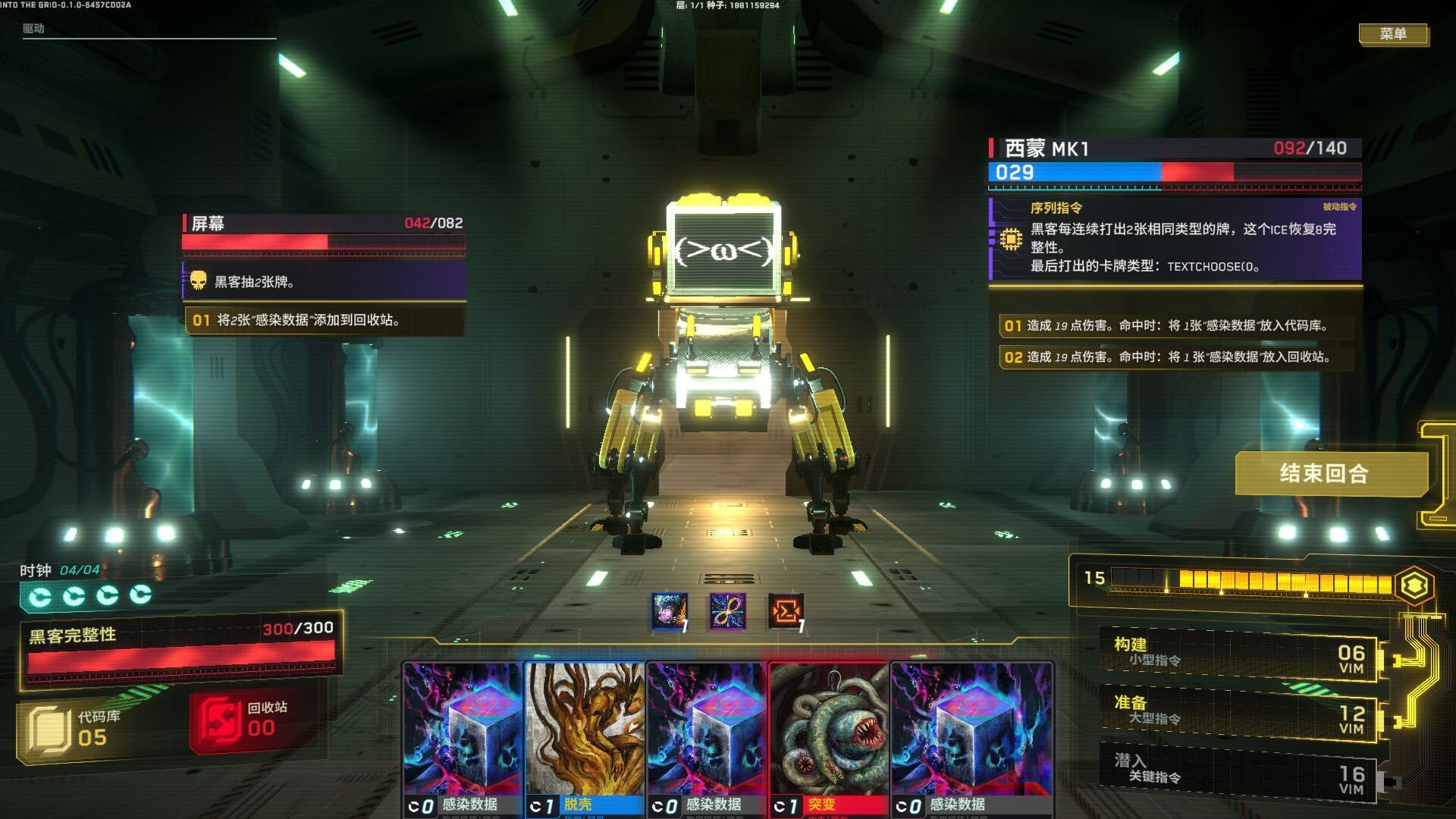Inspect the 序列指令 passive command box
Screen dimensions: 1456x819
click(x=1176, y=240)
